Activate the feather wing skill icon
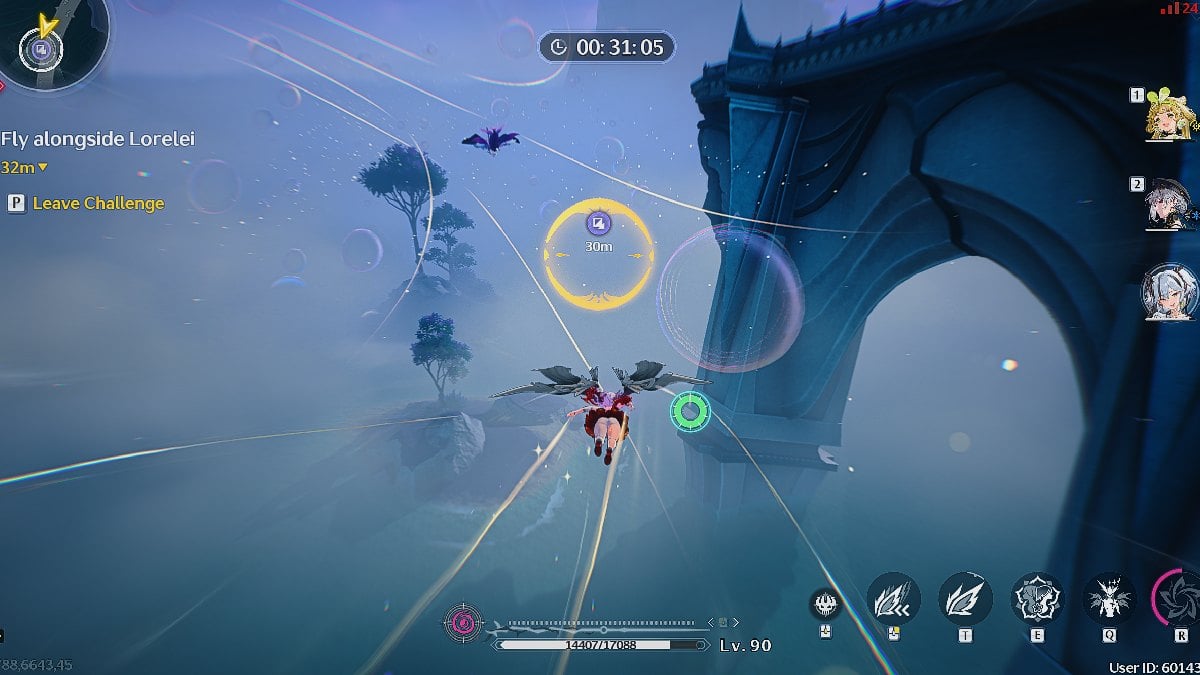 [965, 600]
